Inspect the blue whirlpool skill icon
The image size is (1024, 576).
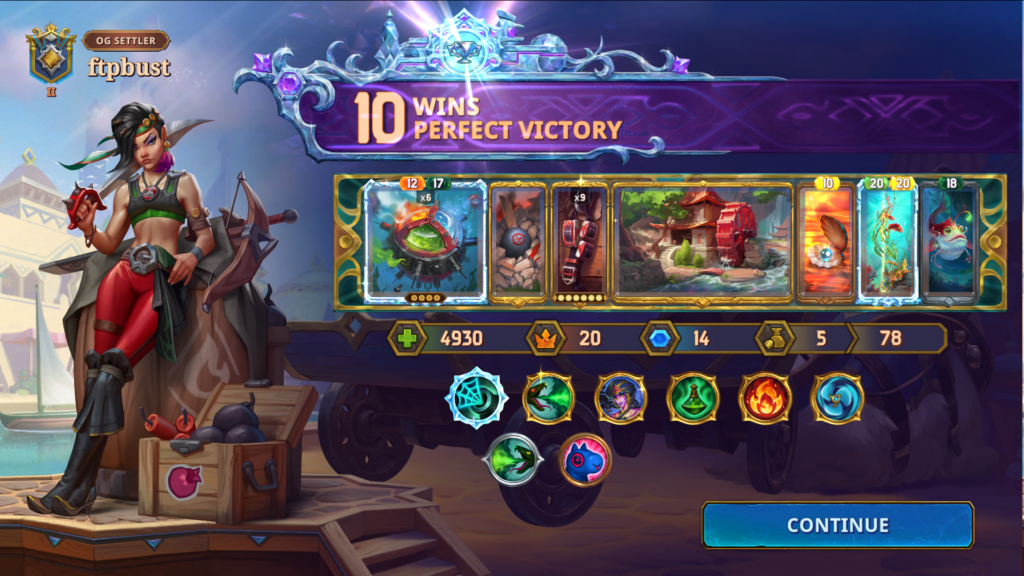[837, 398]
